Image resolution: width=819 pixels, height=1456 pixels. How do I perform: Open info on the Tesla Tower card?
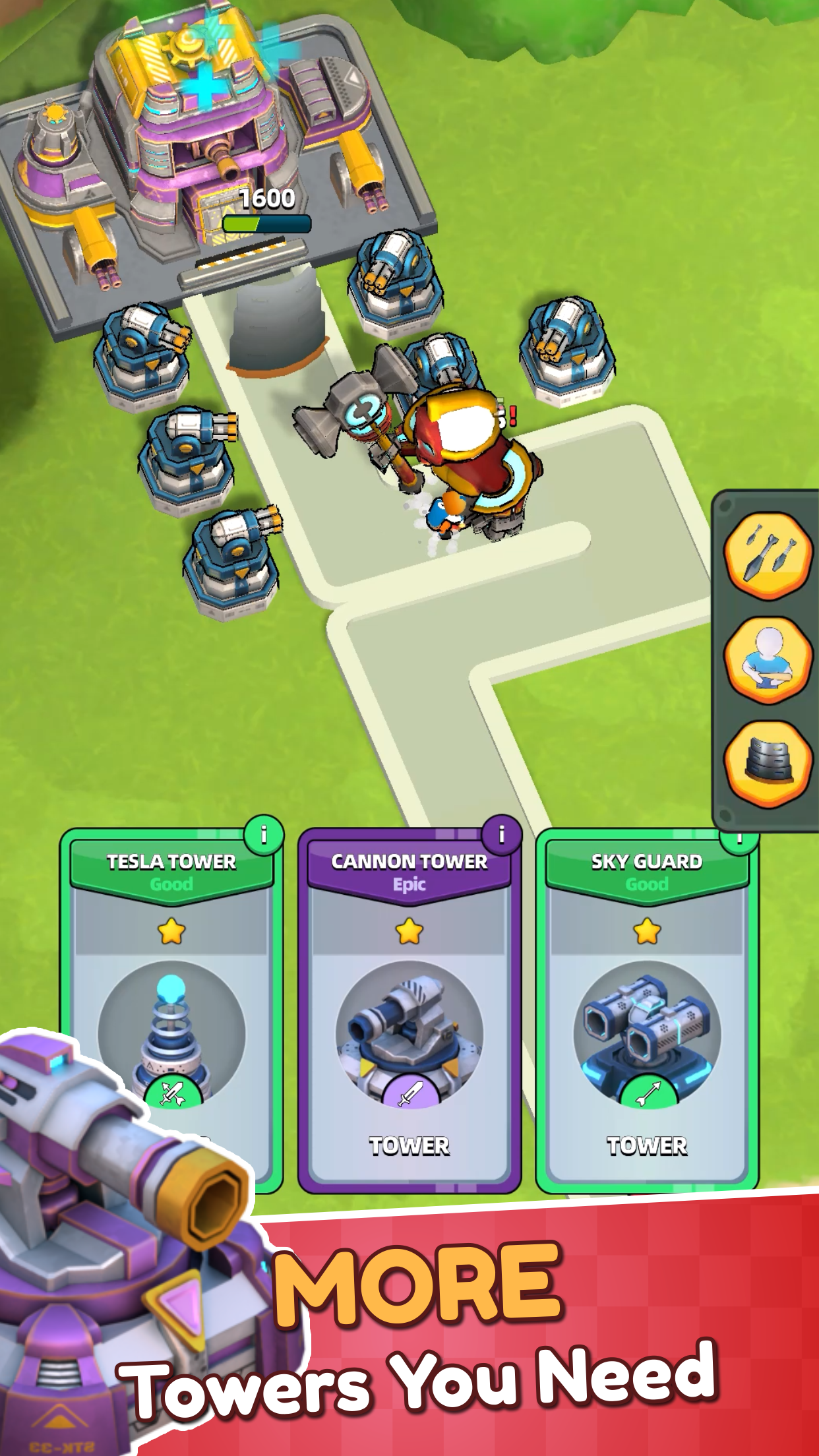tap(264, 835)
